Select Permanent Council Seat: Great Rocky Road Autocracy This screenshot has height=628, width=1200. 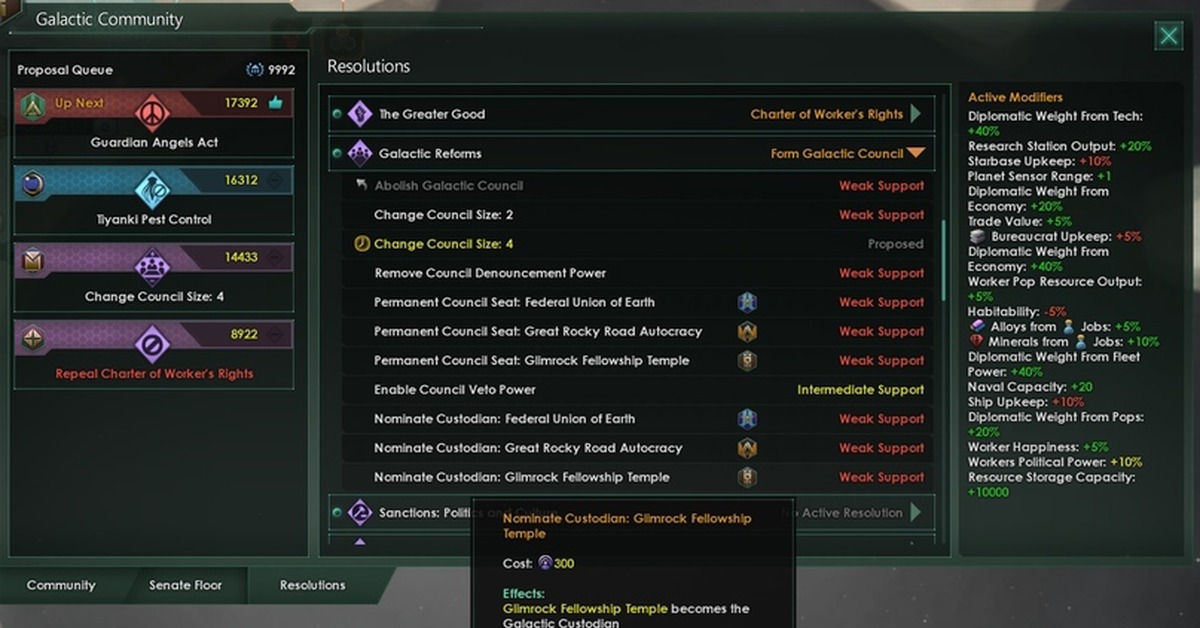[538, 331]
